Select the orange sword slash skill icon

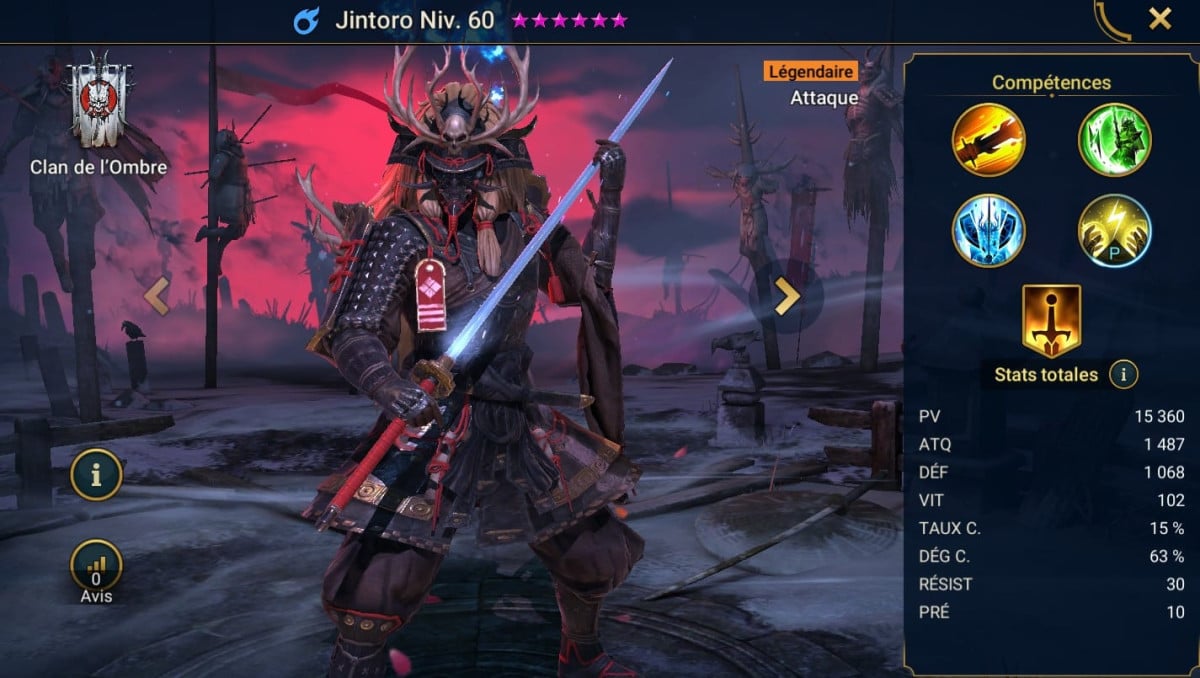coord(988,139)
